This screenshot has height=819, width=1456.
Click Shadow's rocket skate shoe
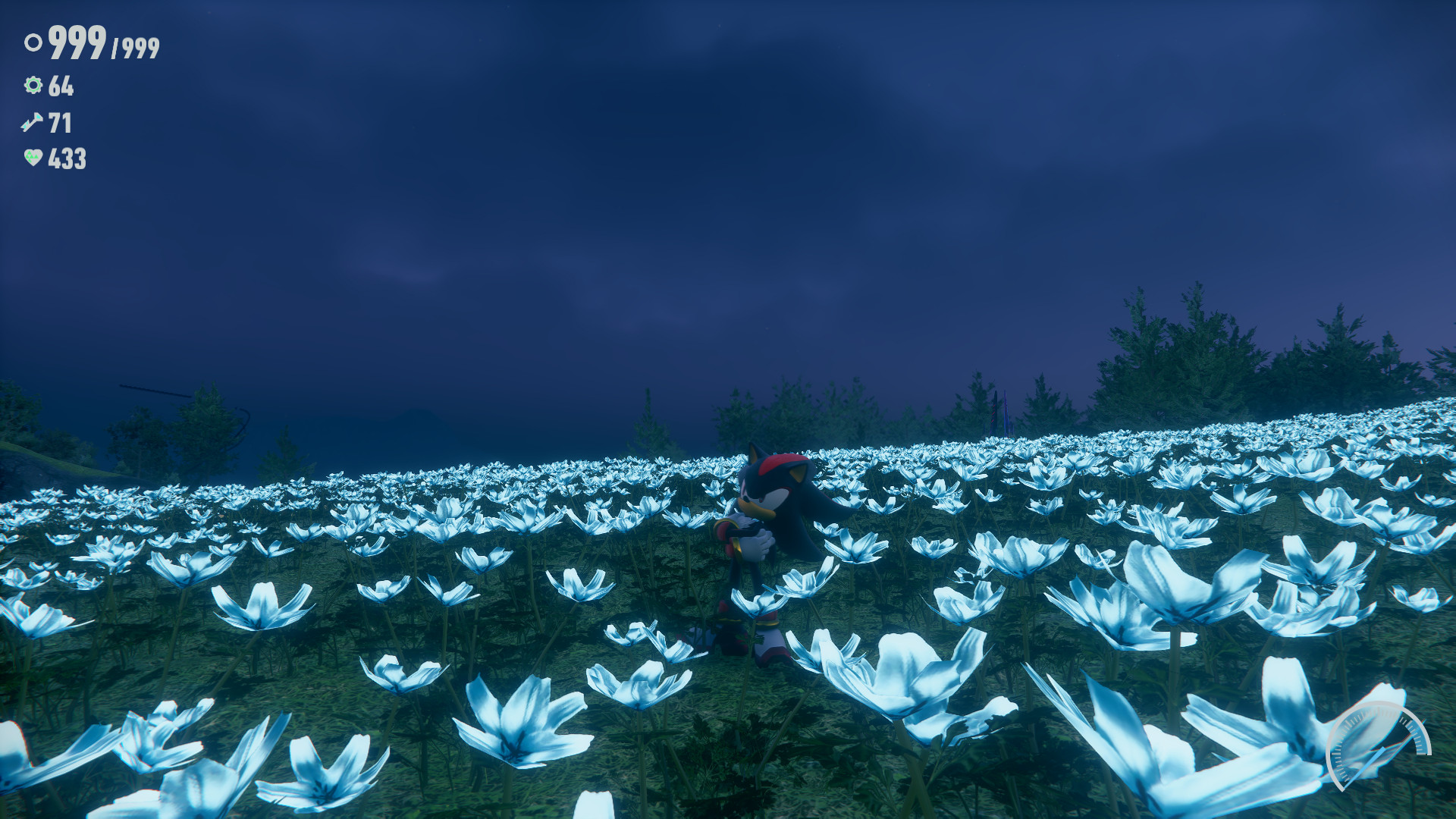click(768, 641)
